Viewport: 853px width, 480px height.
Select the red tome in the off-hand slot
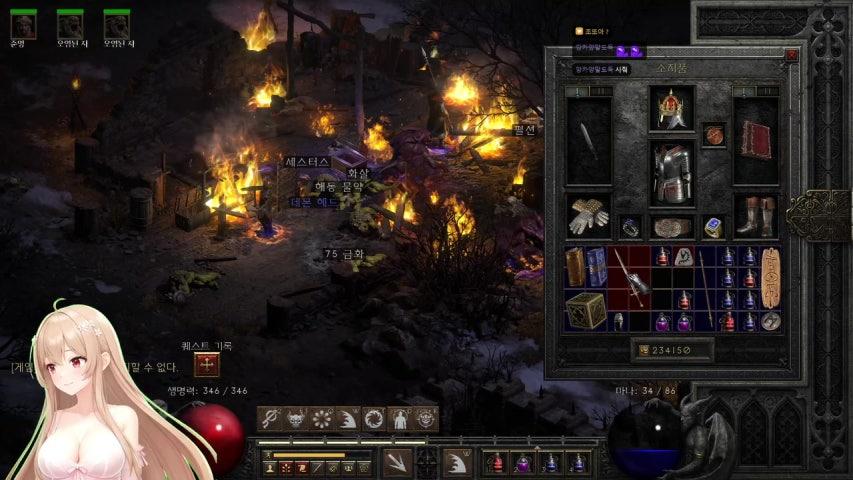click(x=755, y=139)
